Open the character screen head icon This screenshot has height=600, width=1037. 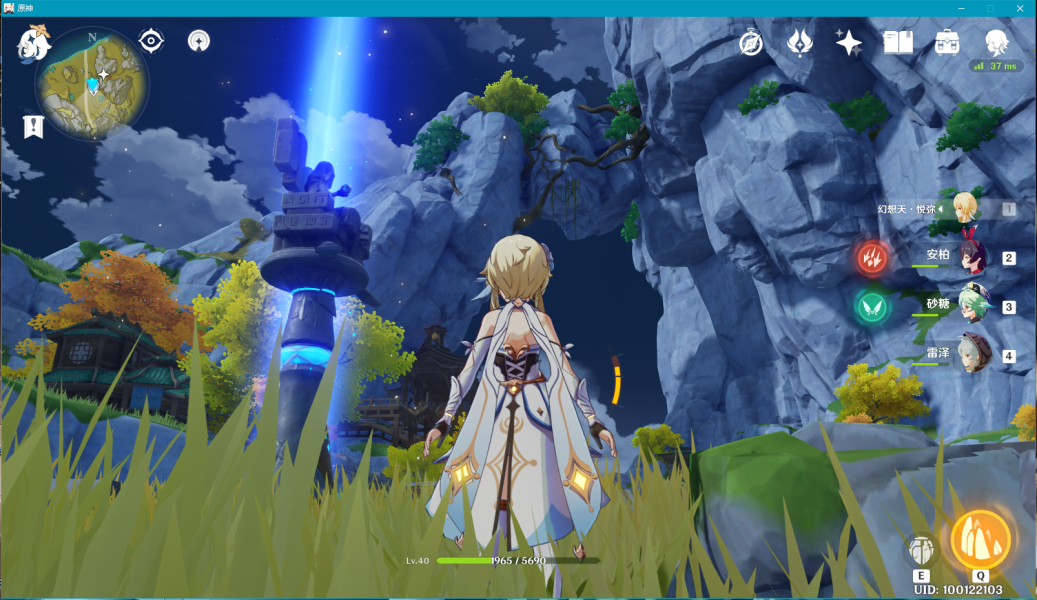tap(996, 42)
